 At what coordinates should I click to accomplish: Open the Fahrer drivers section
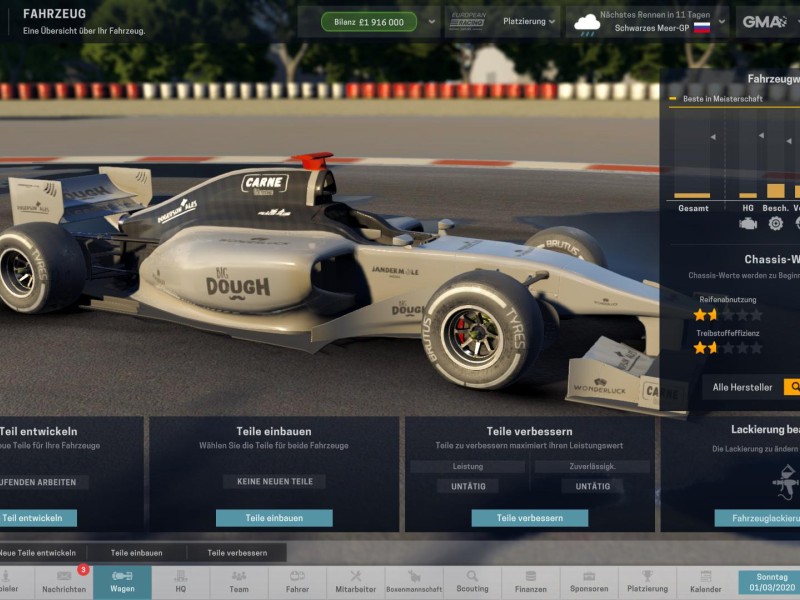297,583
